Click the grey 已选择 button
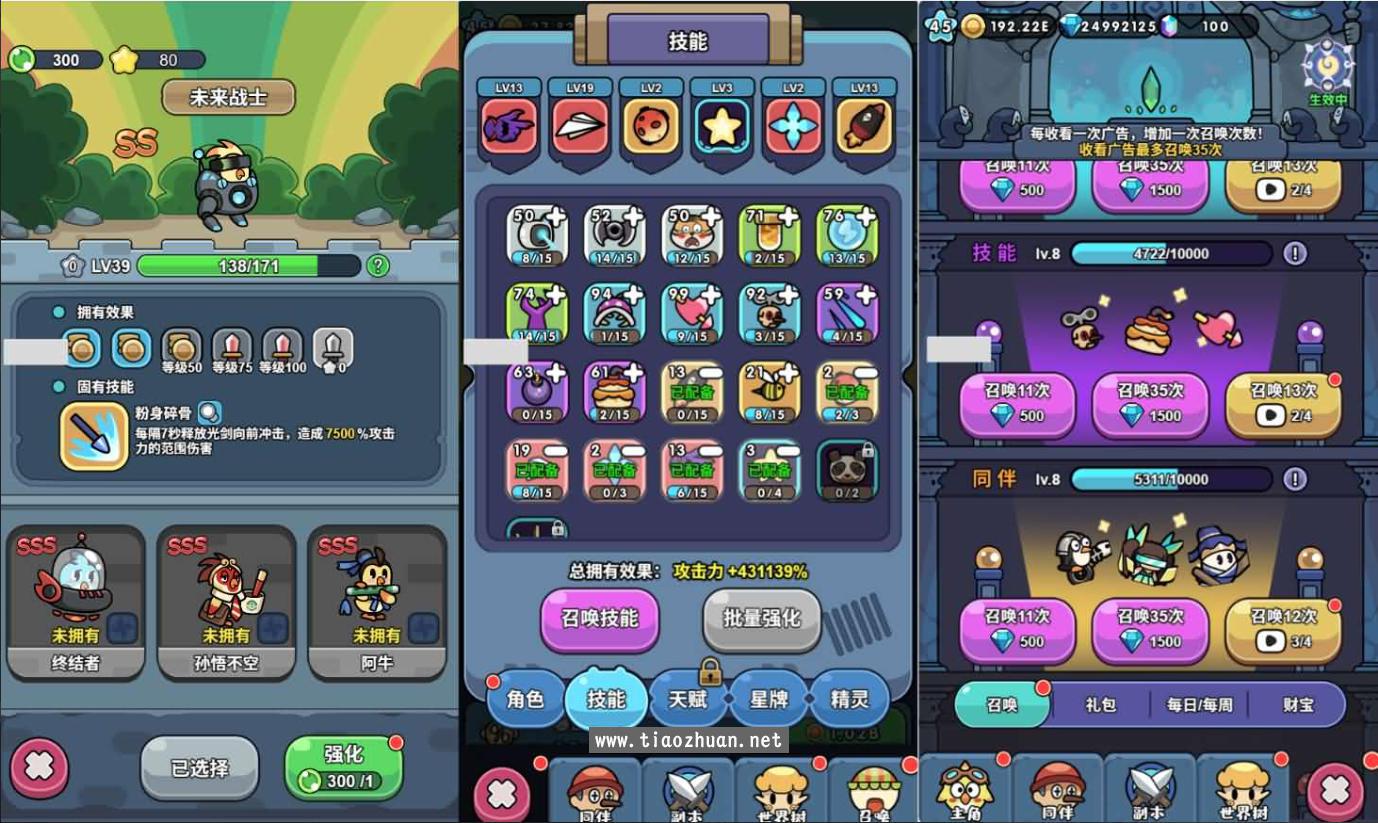 (x=199, y=768)
